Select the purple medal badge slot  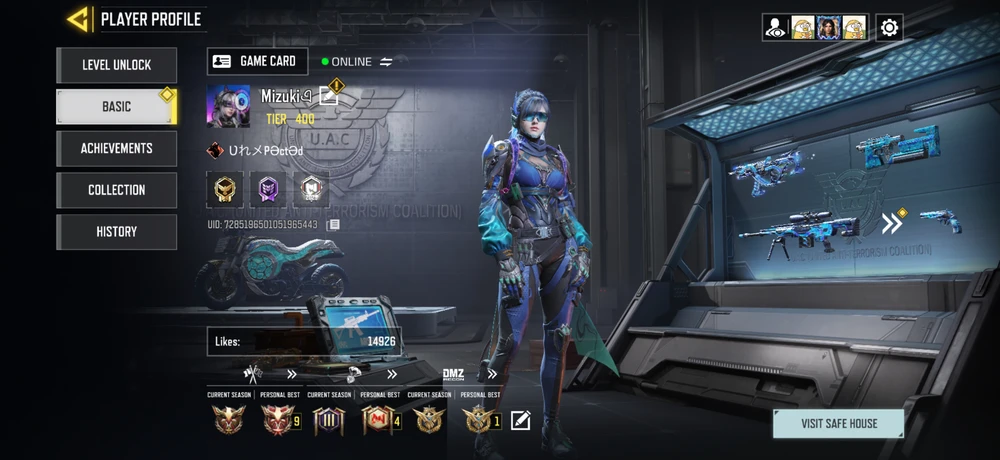268,187
